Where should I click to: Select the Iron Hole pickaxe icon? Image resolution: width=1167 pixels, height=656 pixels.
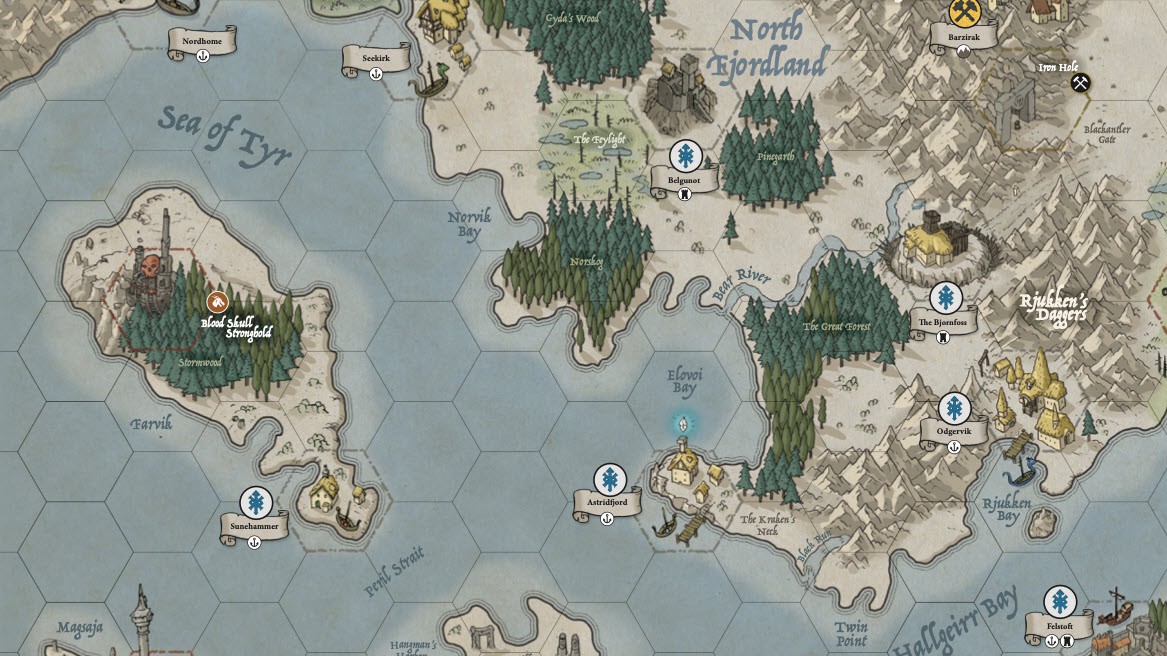1080,83
